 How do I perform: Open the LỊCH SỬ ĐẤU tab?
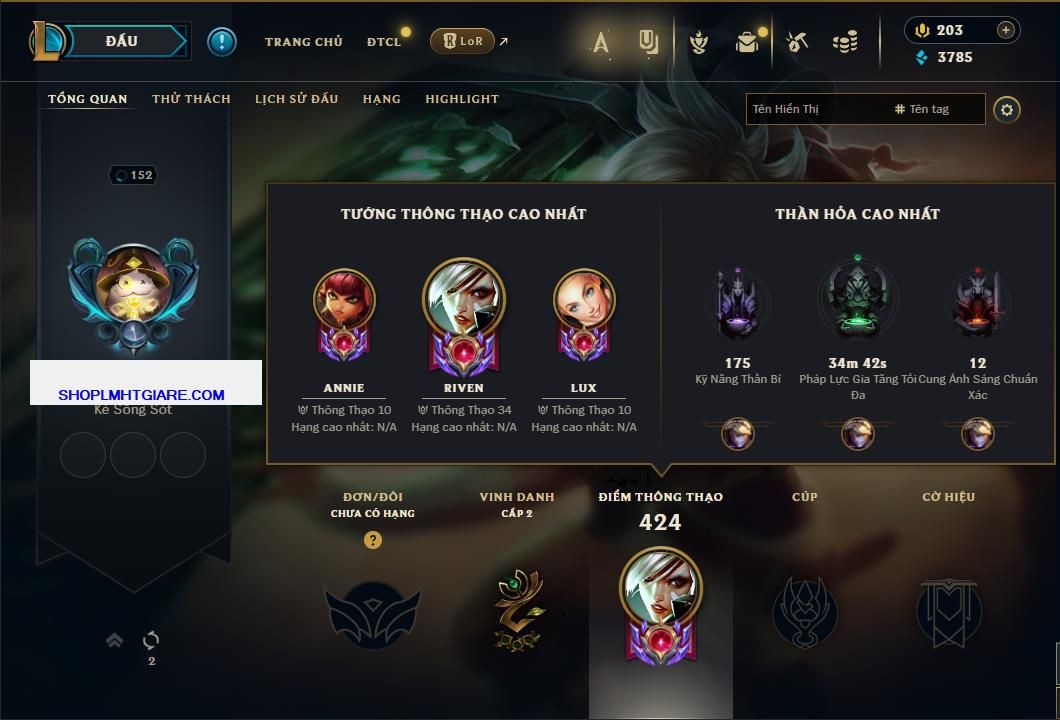coord(296,99)
